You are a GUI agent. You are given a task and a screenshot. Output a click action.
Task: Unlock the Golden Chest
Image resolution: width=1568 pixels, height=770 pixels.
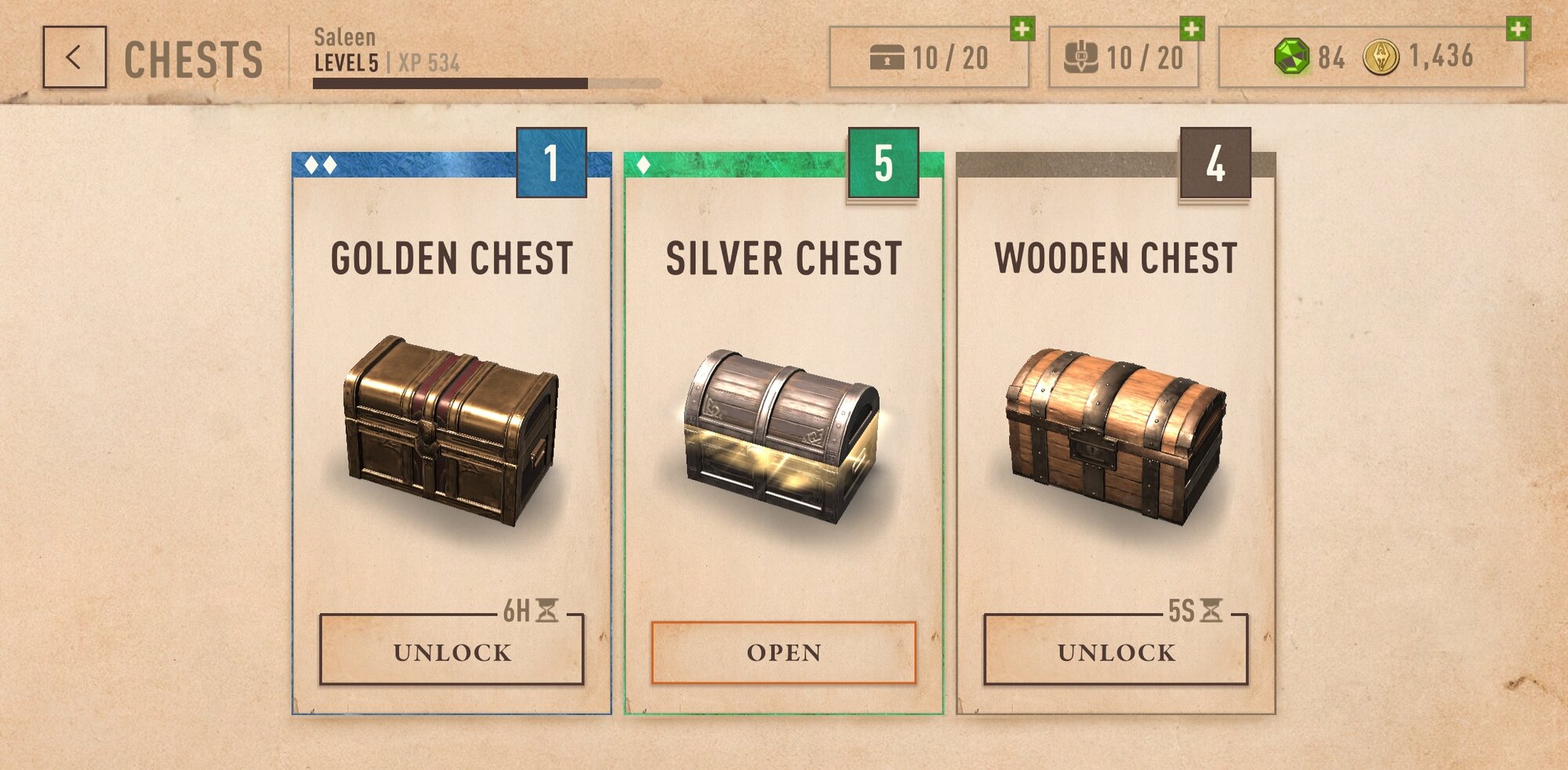point(452,652)
